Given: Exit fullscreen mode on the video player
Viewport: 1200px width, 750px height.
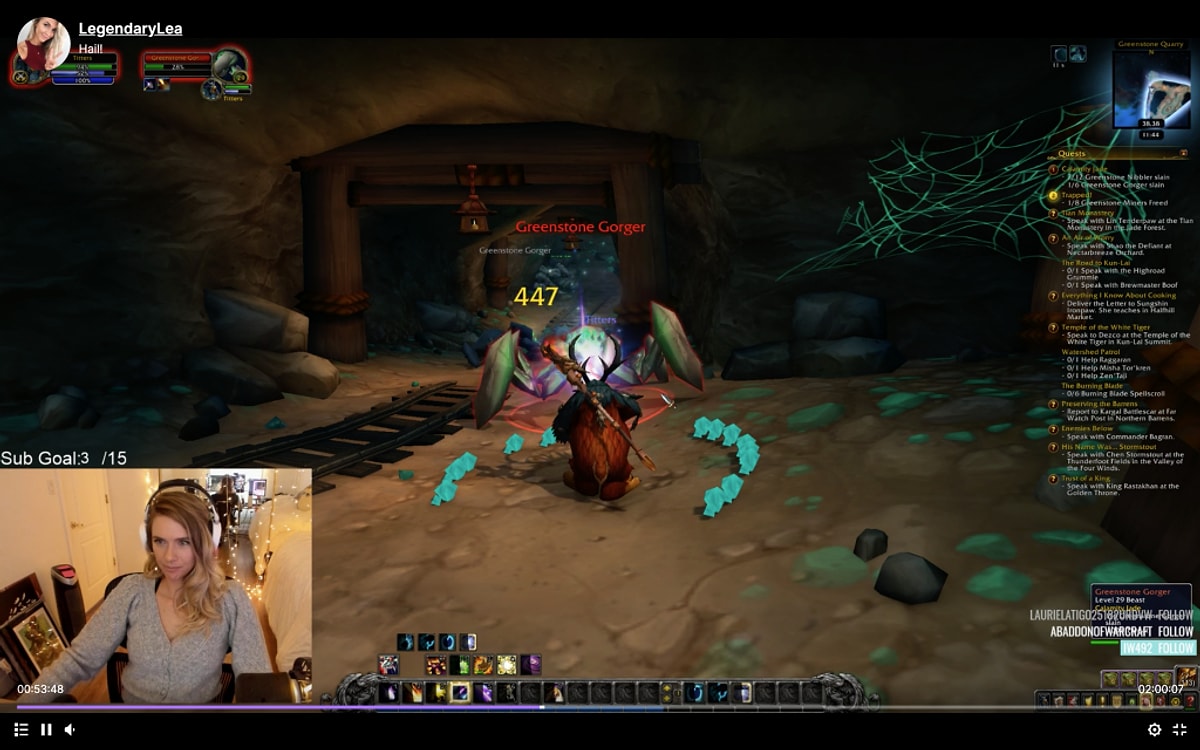Looking at the screenshot, I should click(x=1179, y=730).
